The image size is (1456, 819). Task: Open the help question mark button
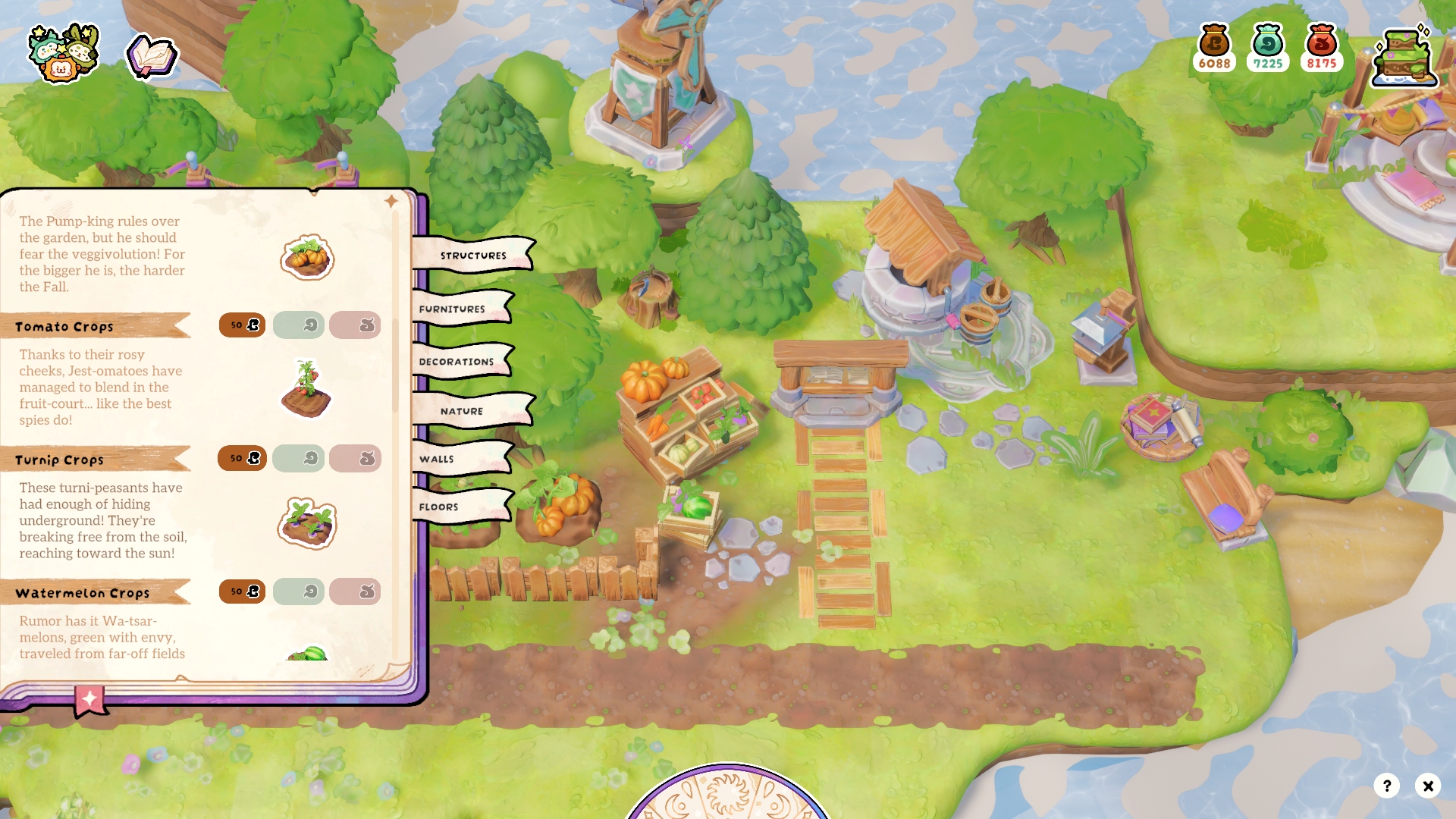click(x=1387, y=786)
